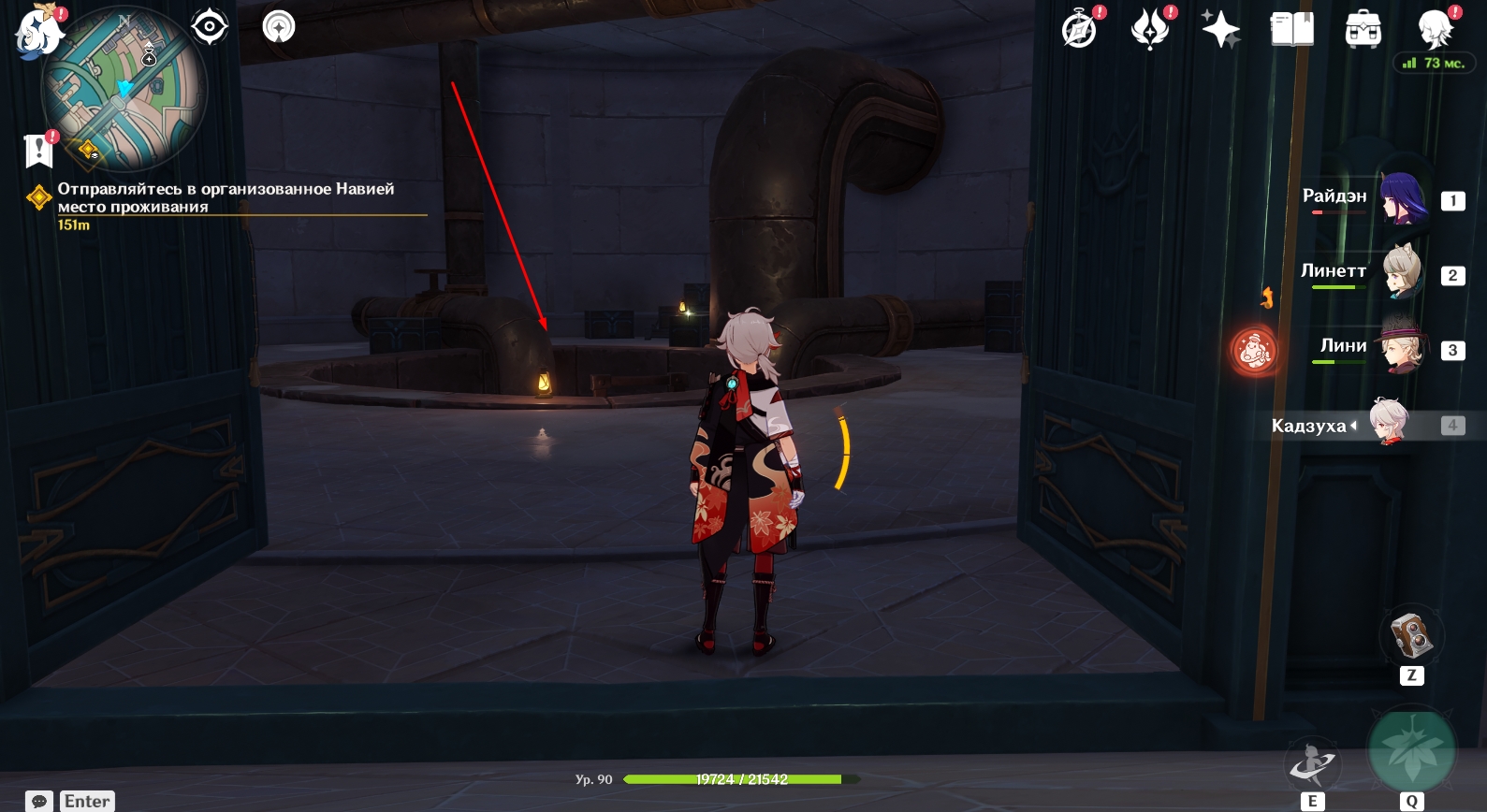Select active character Кадзуха

click(x=1389, y=424)
